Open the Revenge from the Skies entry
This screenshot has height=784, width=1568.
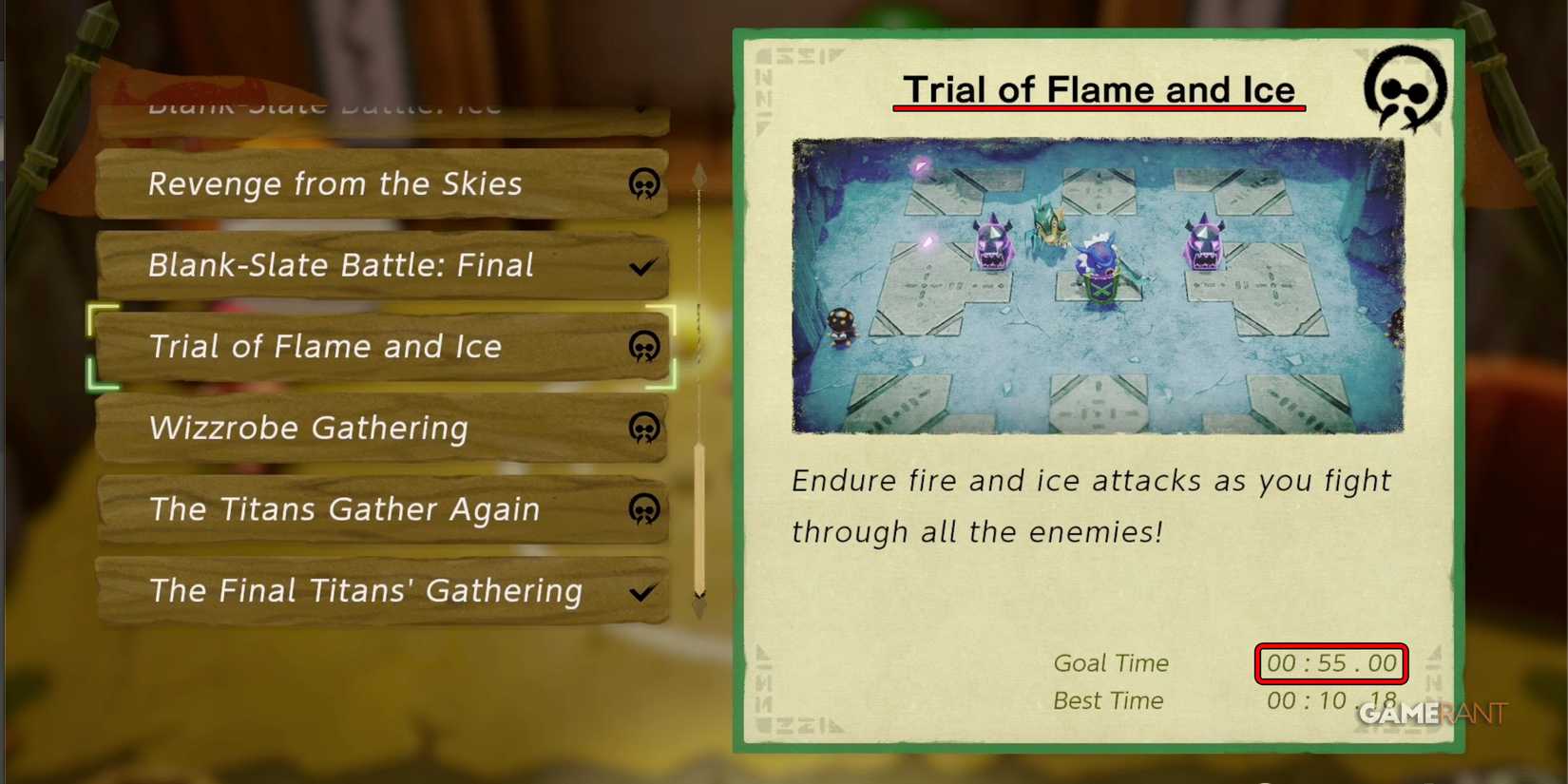(335, 184)
